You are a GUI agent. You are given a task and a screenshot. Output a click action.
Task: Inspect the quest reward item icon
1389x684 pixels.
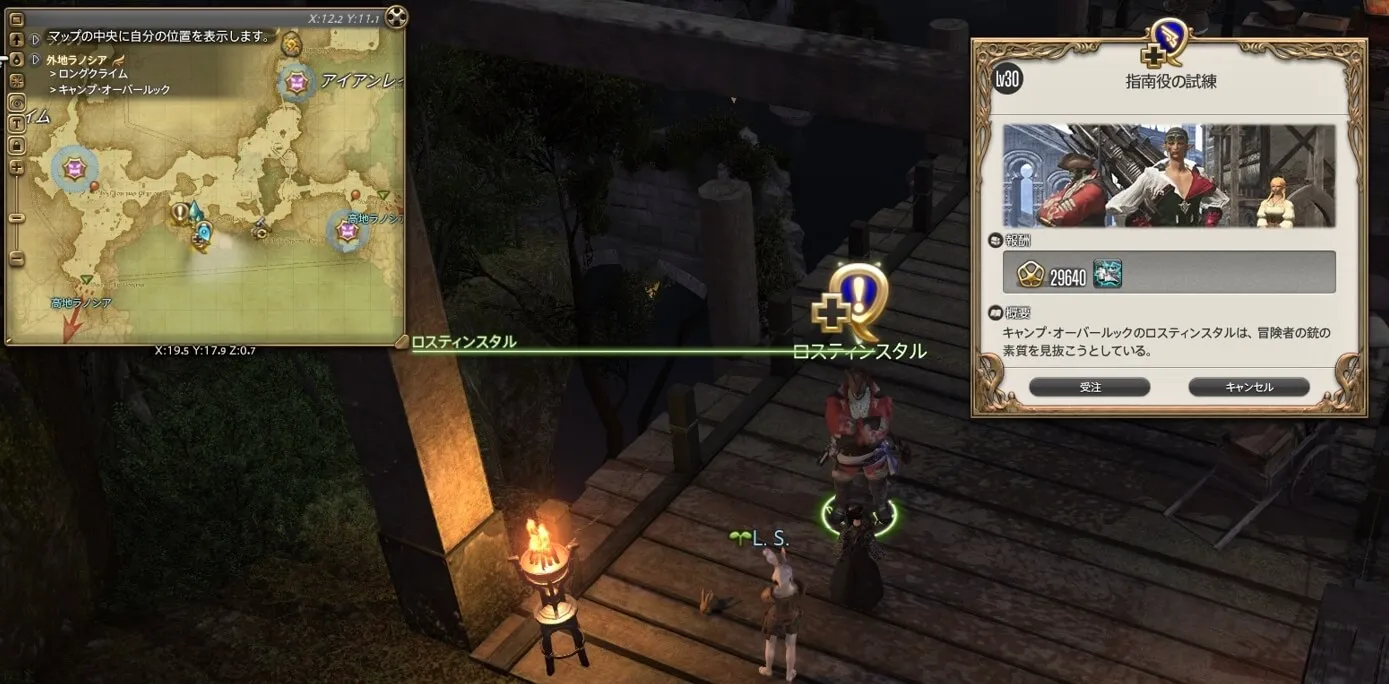1107,273
